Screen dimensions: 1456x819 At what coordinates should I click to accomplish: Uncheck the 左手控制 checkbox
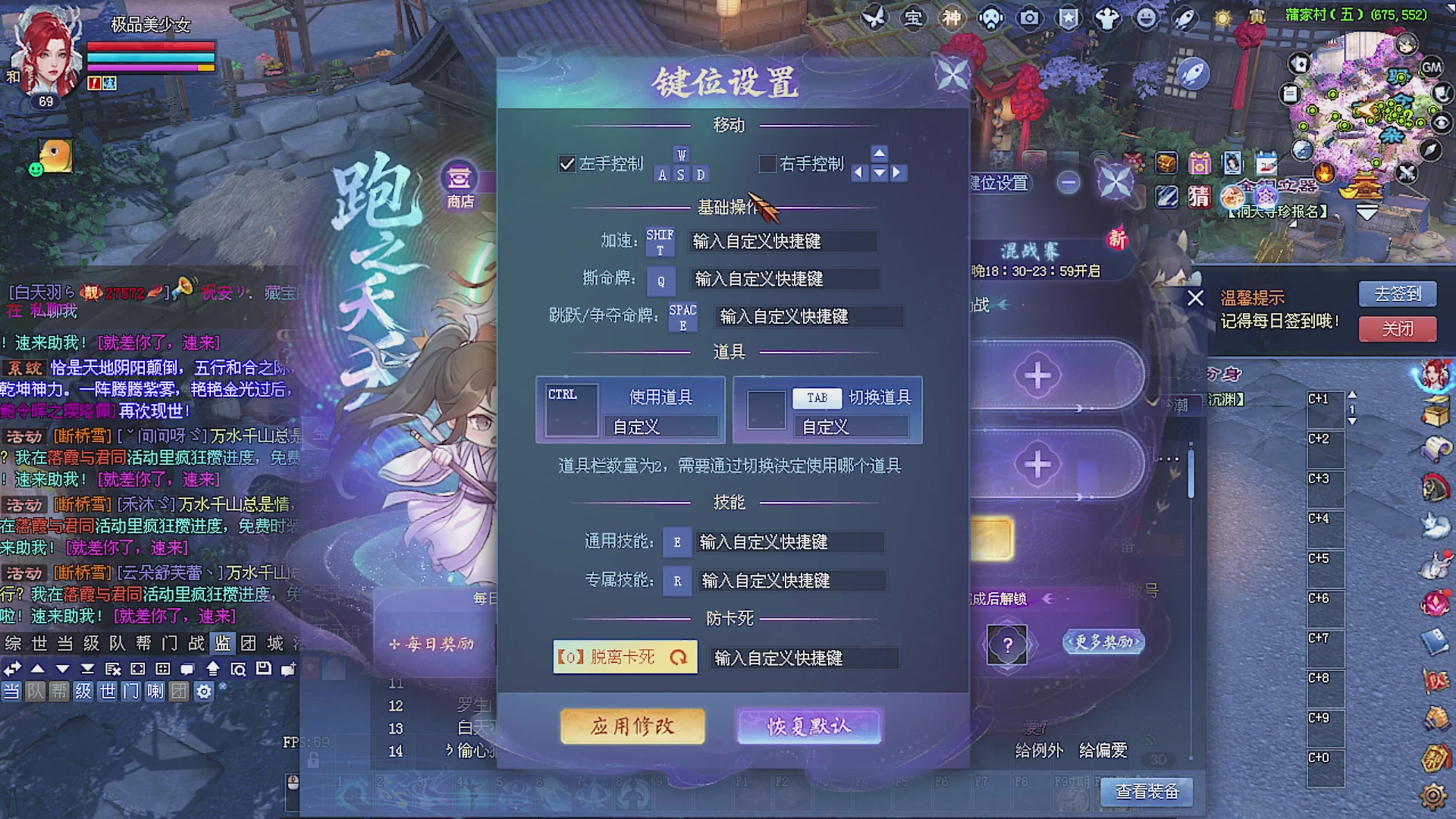click(566, 164)
